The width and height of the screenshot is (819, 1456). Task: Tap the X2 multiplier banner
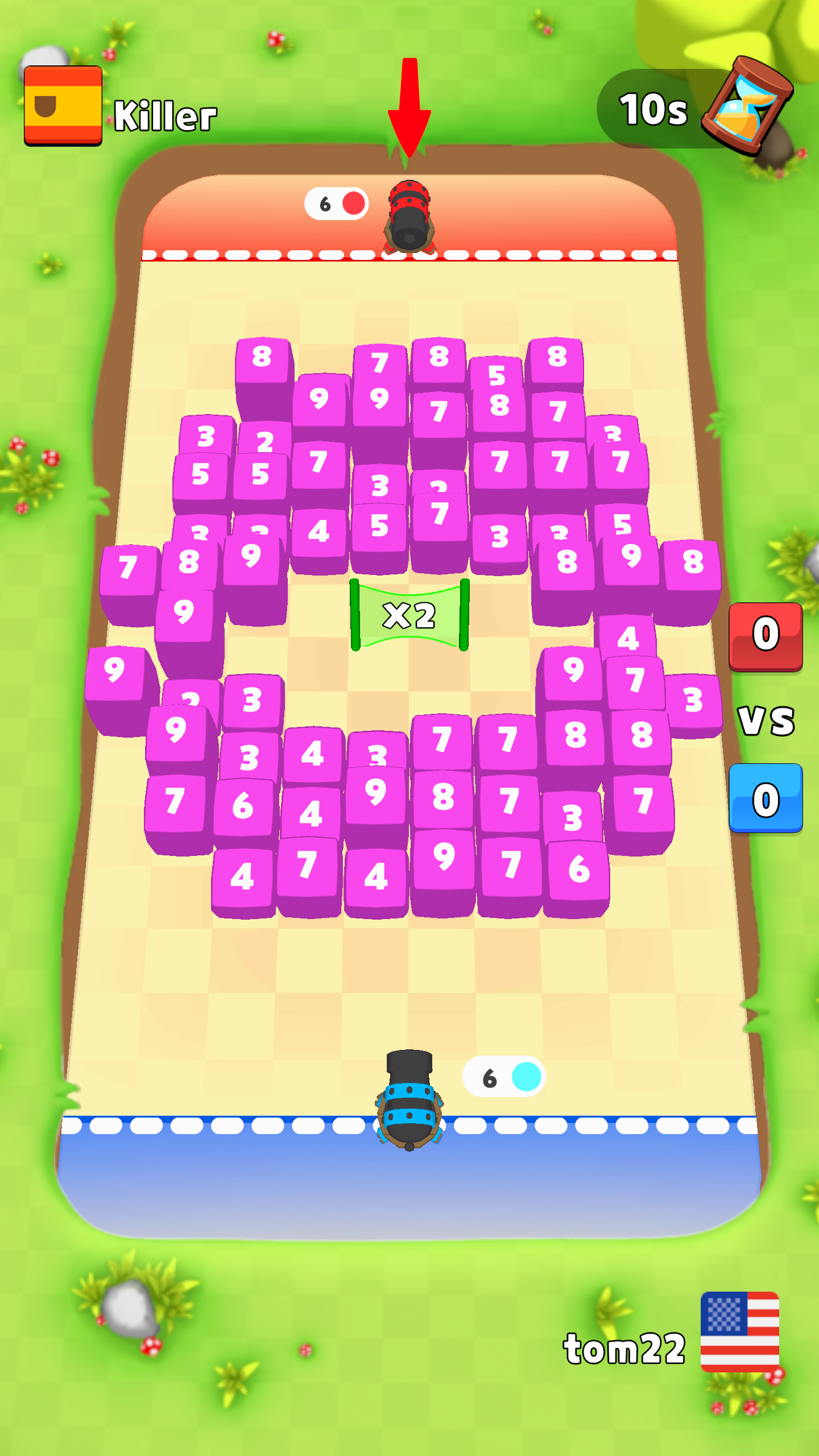click(x=409, y=614)
